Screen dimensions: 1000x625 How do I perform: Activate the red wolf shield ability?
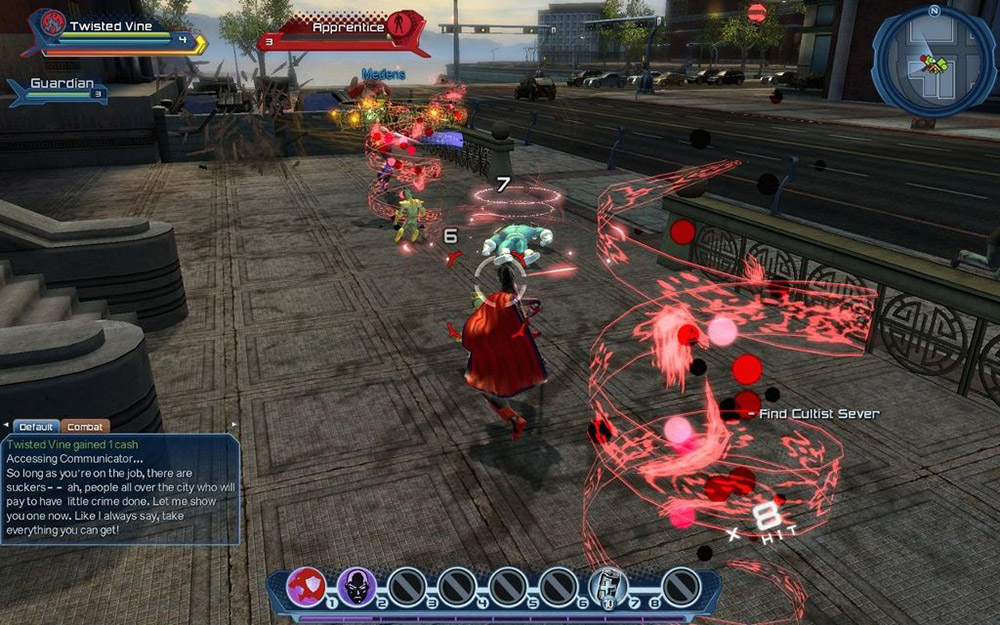click(306, 586)
